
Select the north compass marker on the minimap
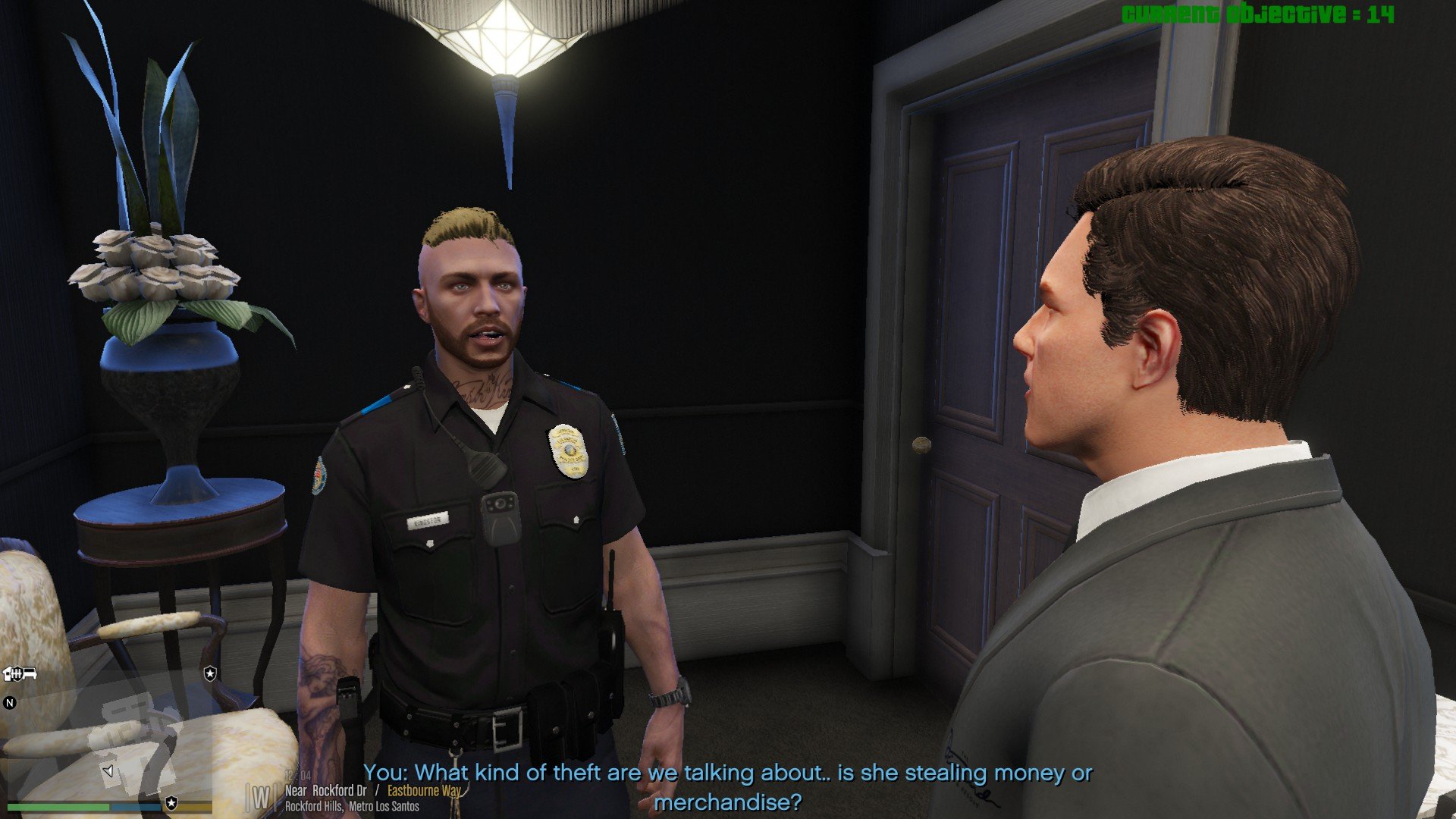[10, 703]
